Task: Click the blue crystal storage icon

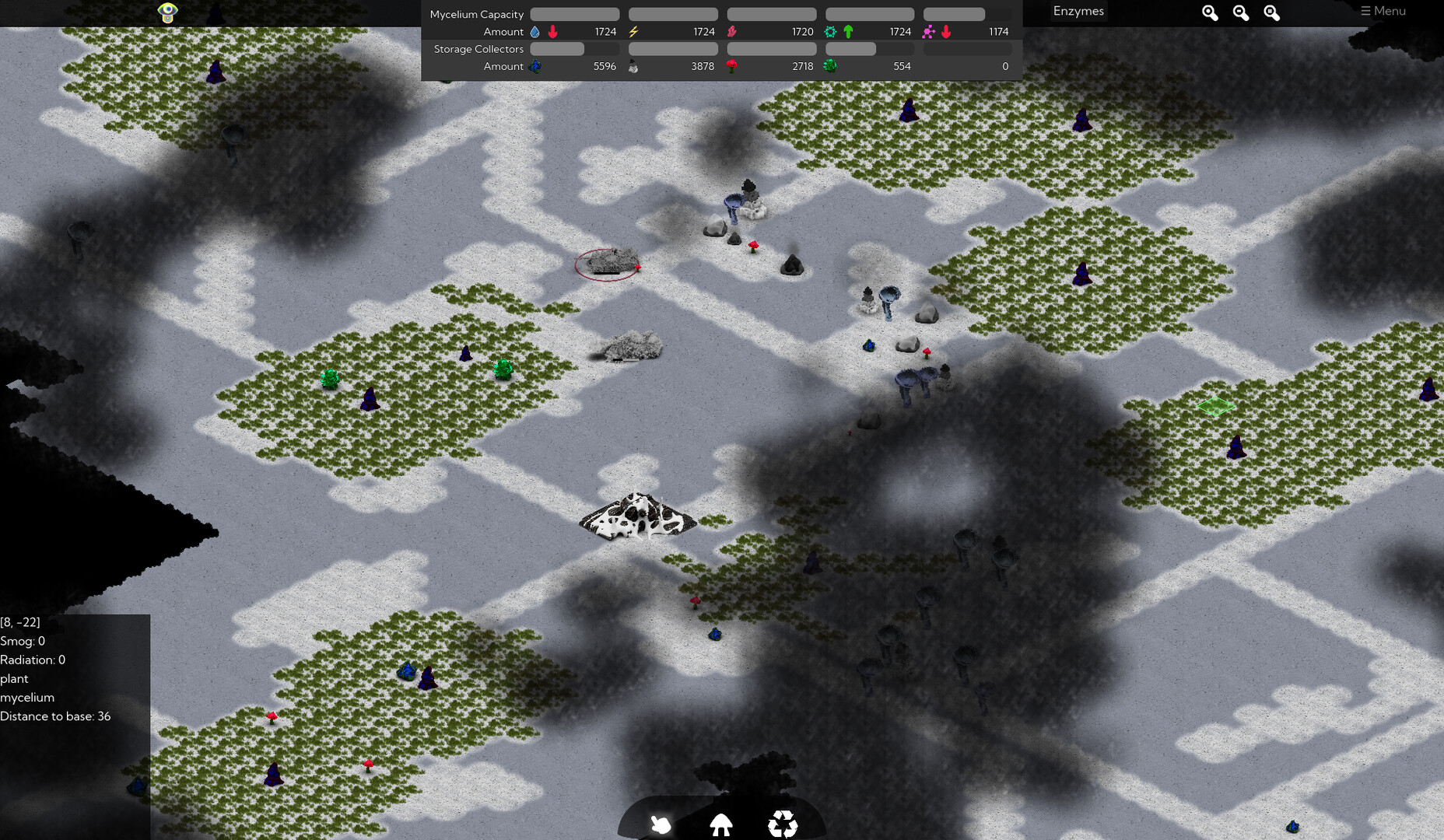Action: (534, 66)
